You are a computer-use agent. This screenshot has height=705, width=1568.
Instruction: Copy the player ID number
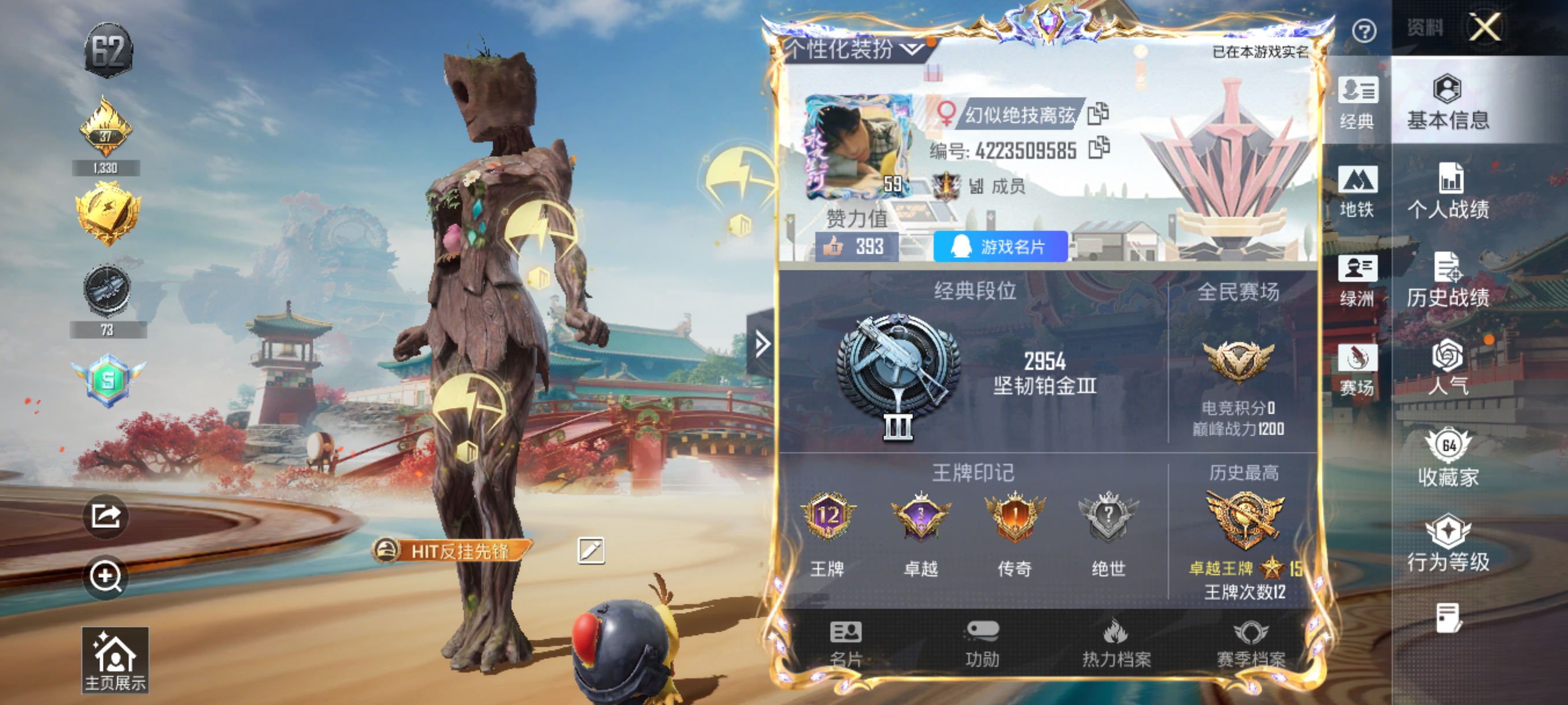pos(1099,148)
